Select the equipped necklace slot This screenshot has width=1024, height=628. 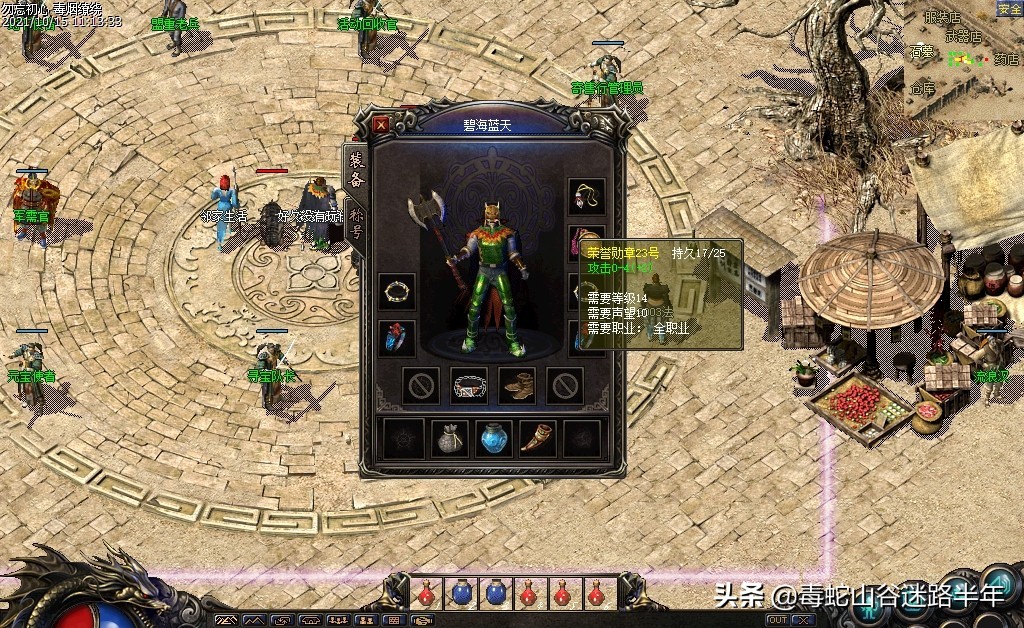[x=587, y=196]
